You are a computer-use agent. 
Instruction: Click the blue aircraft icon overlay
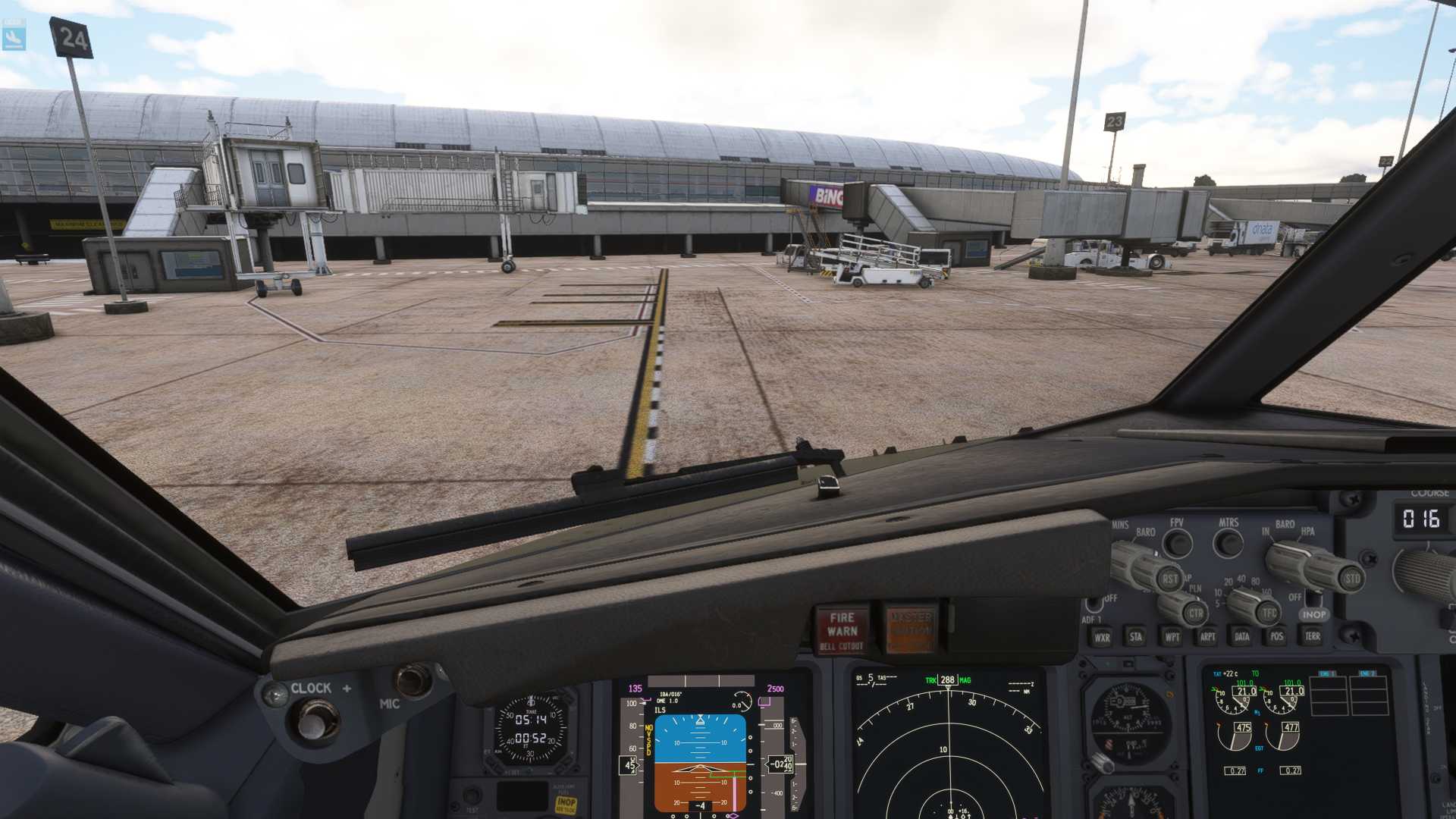[x=14, y=35]
